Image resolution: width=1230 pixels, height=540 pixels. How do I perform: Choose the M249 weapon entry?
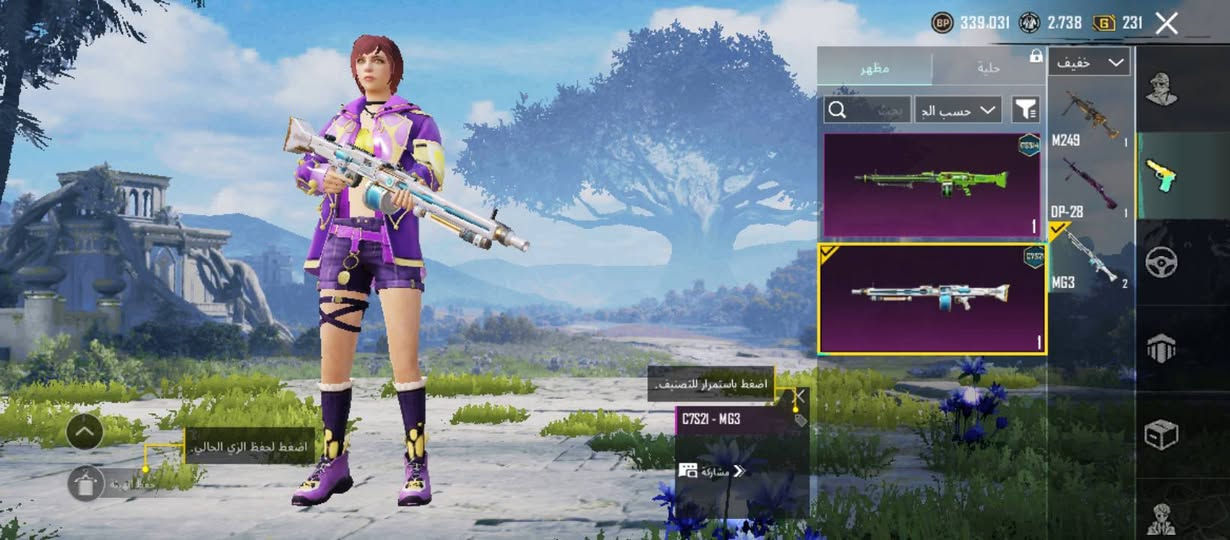(x=1089, y=119)
